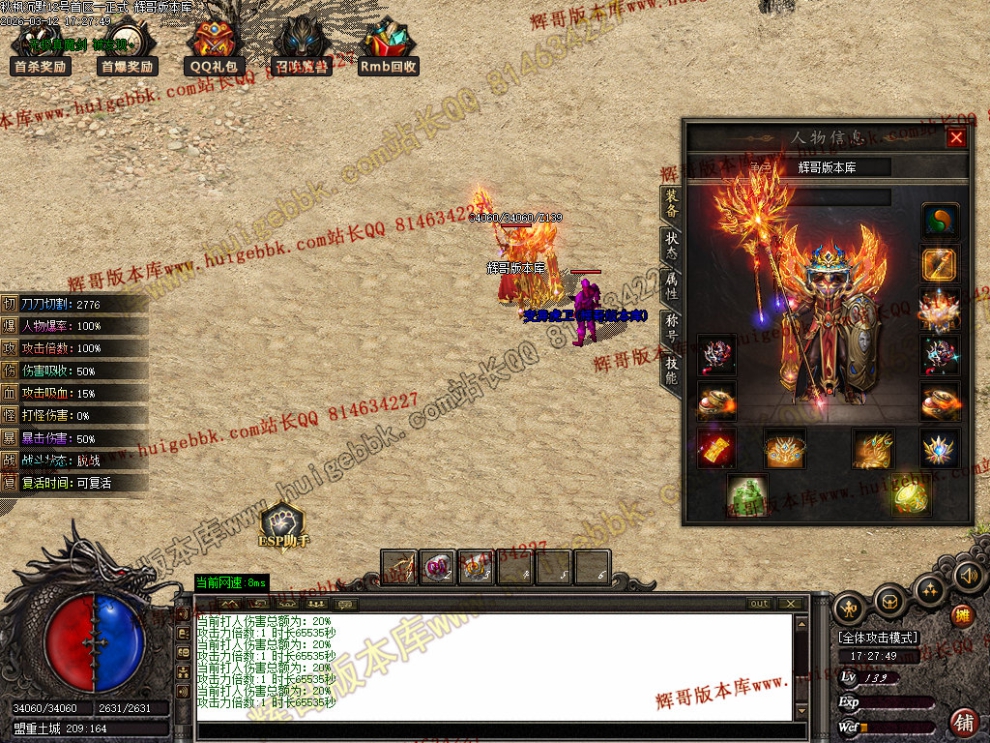Switch to the 属性 attributes tab
990x743 pixels.
[672, 287]
